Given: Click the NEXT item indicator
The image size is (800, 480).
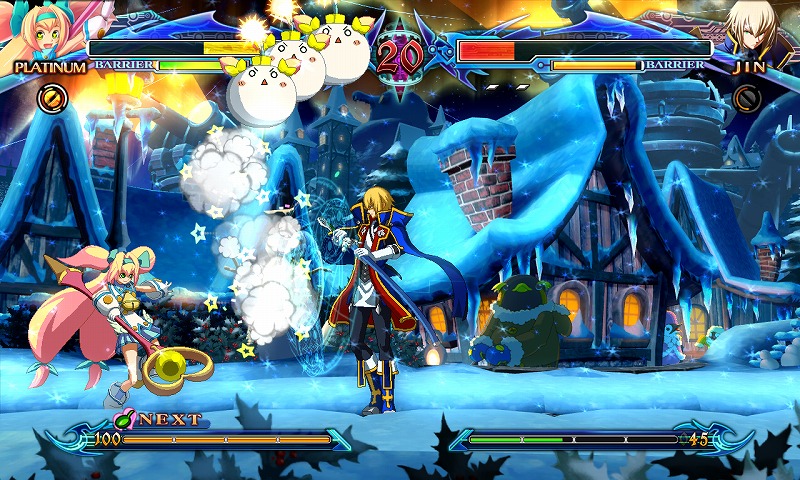Looking at the screenshot, I should (x=160, y=419).
